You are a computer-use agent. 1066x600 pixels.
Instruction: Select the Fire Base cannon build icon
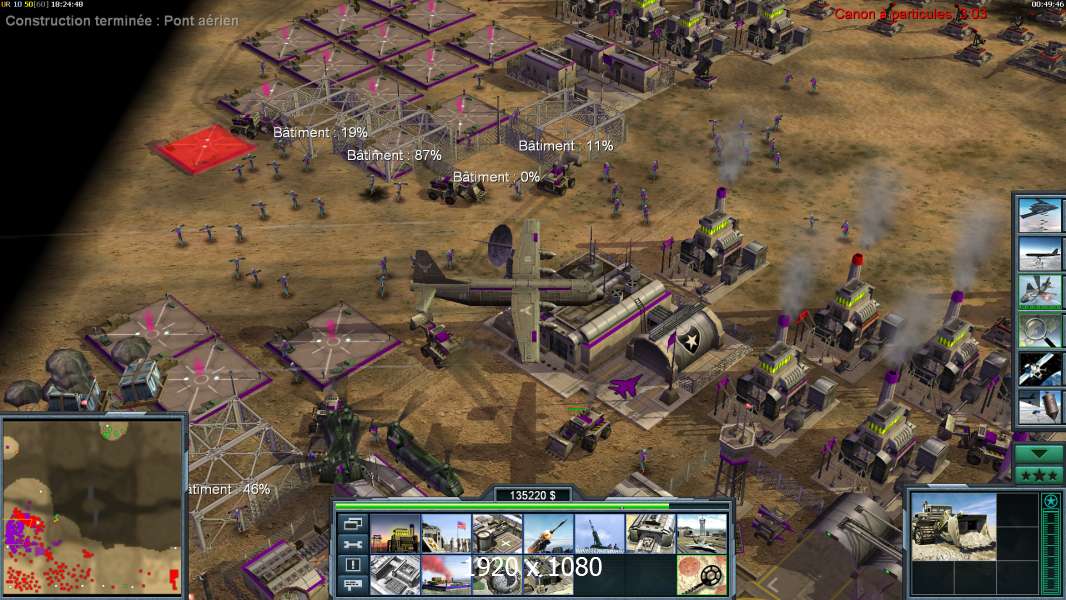pyautogui.click(x=599, y=534)
